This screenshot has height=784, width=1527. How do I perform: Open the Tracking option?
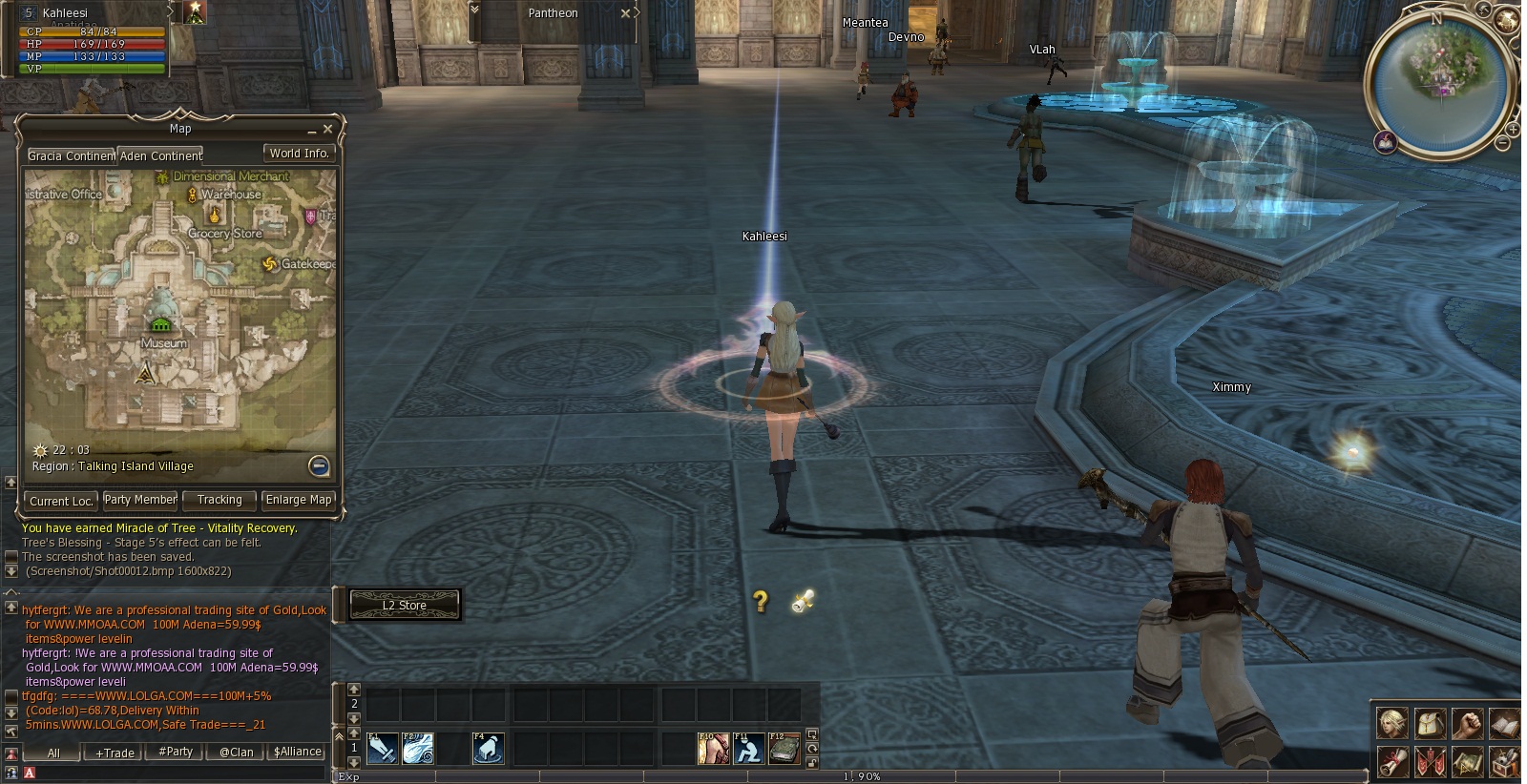pyautogui.click(x=220, y=500)
